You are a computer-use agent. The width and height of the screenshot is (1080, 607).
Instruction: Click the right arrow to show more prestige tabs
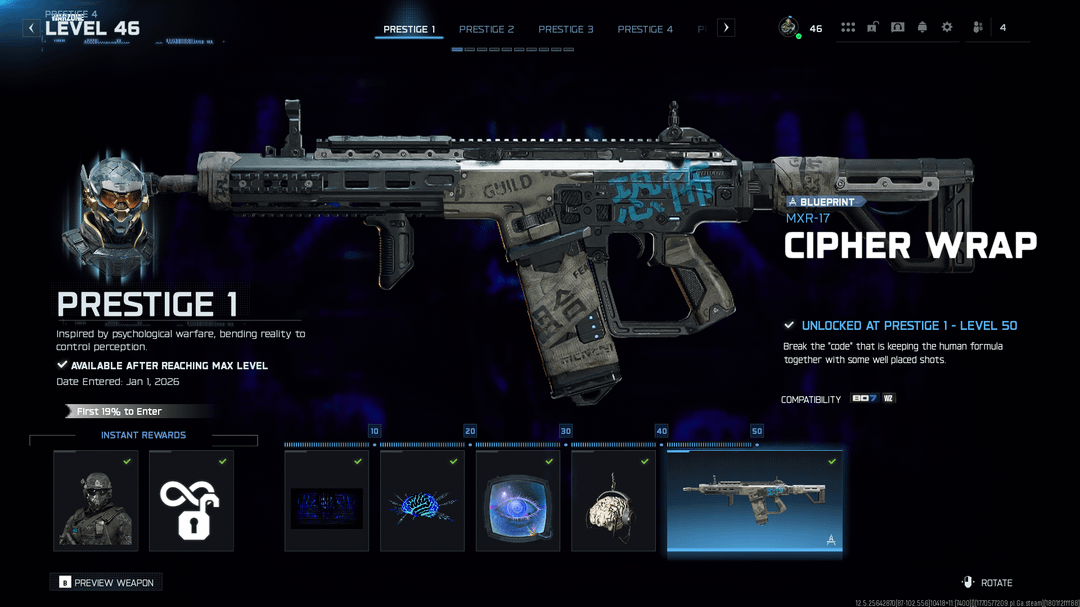(726, 28)
